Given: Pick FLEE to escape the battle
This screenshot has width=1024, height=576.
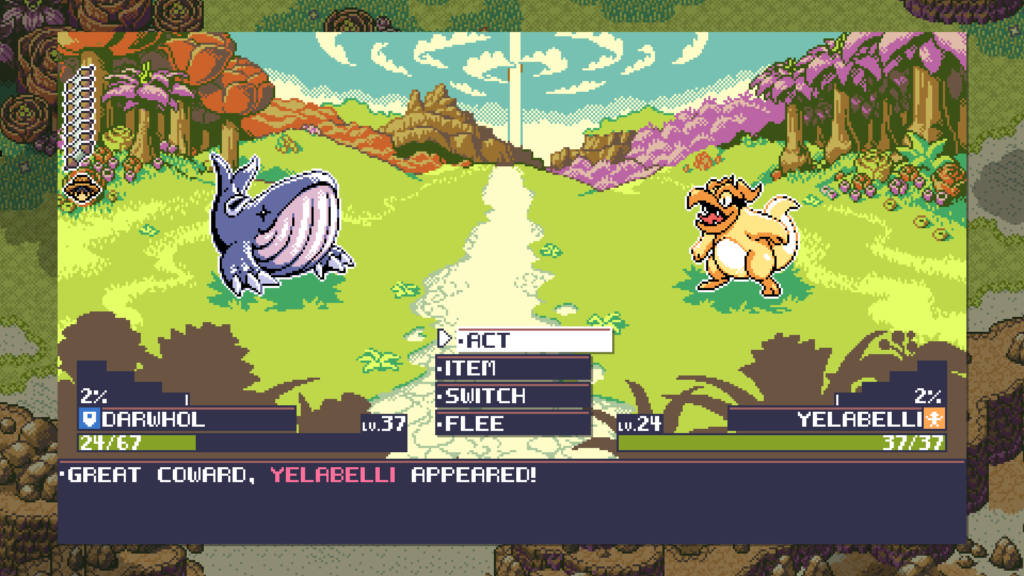Looking at the screenshot, I should [513, 424].
